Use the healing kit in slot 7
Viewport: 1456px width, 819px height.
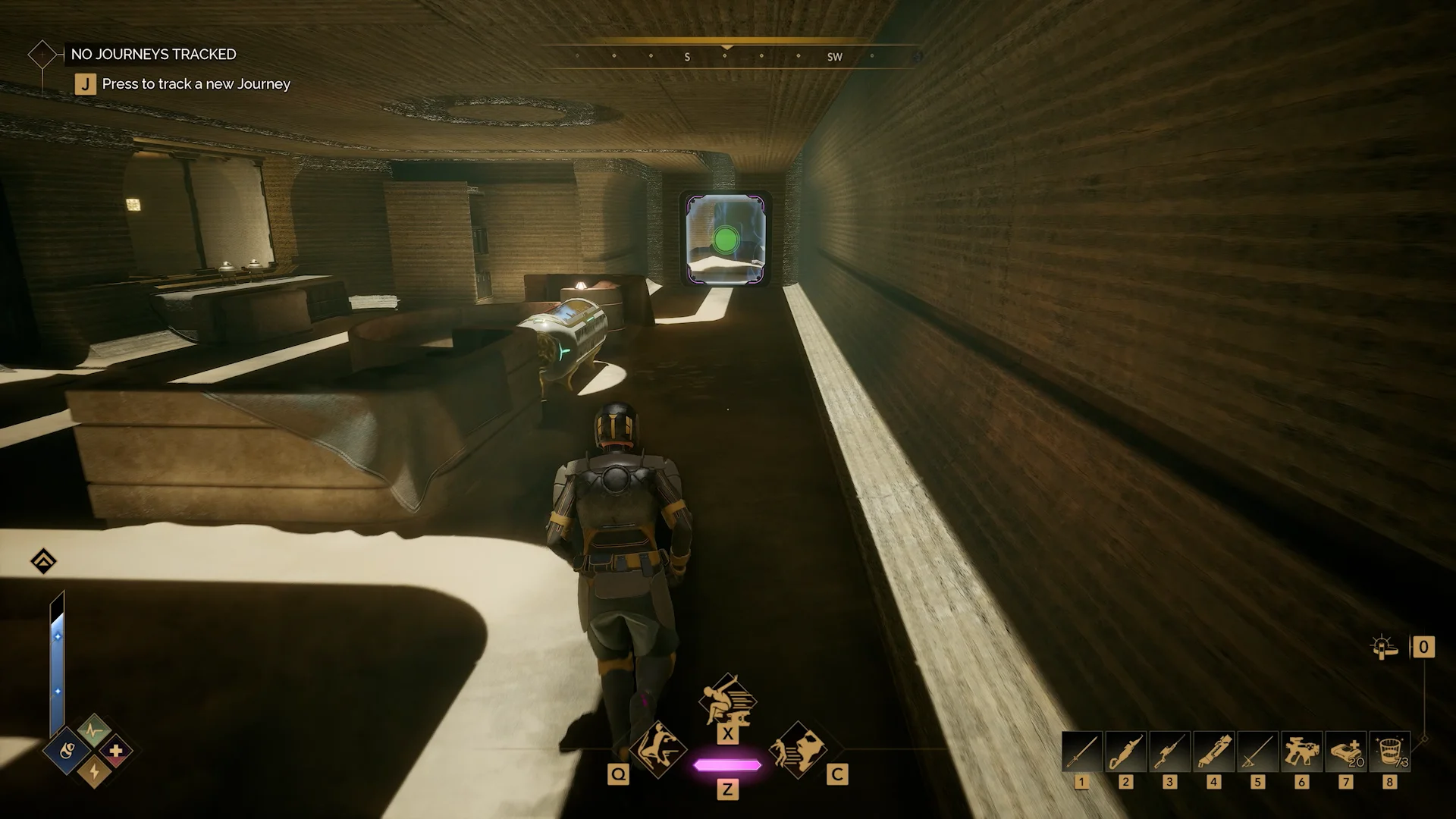point(1346,752)
